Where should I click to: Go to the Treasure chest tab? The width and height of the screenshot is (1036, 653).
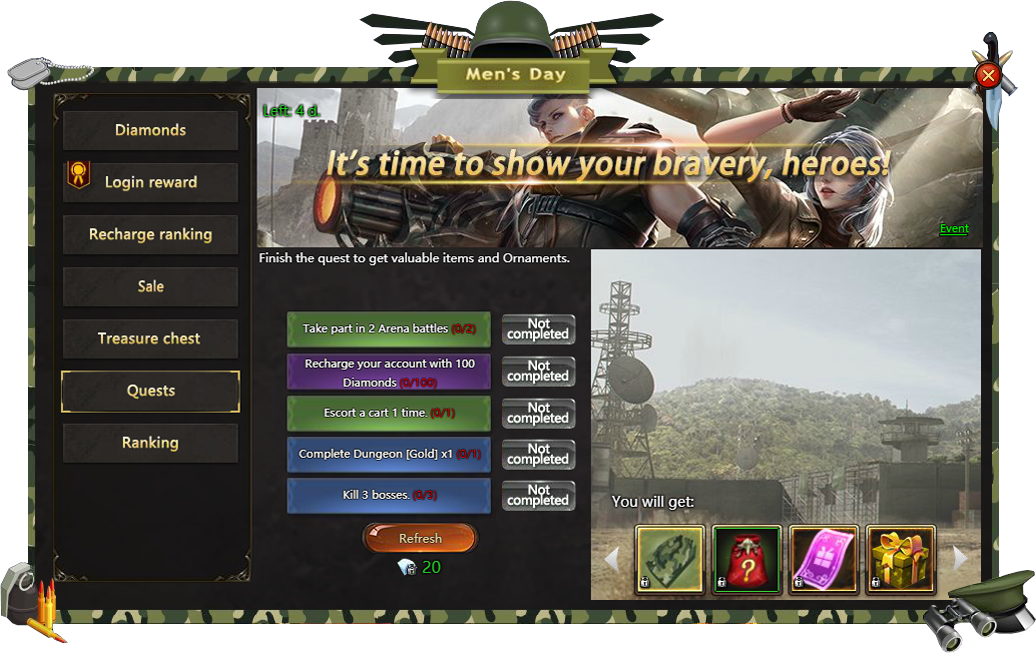tap(150, 338)
